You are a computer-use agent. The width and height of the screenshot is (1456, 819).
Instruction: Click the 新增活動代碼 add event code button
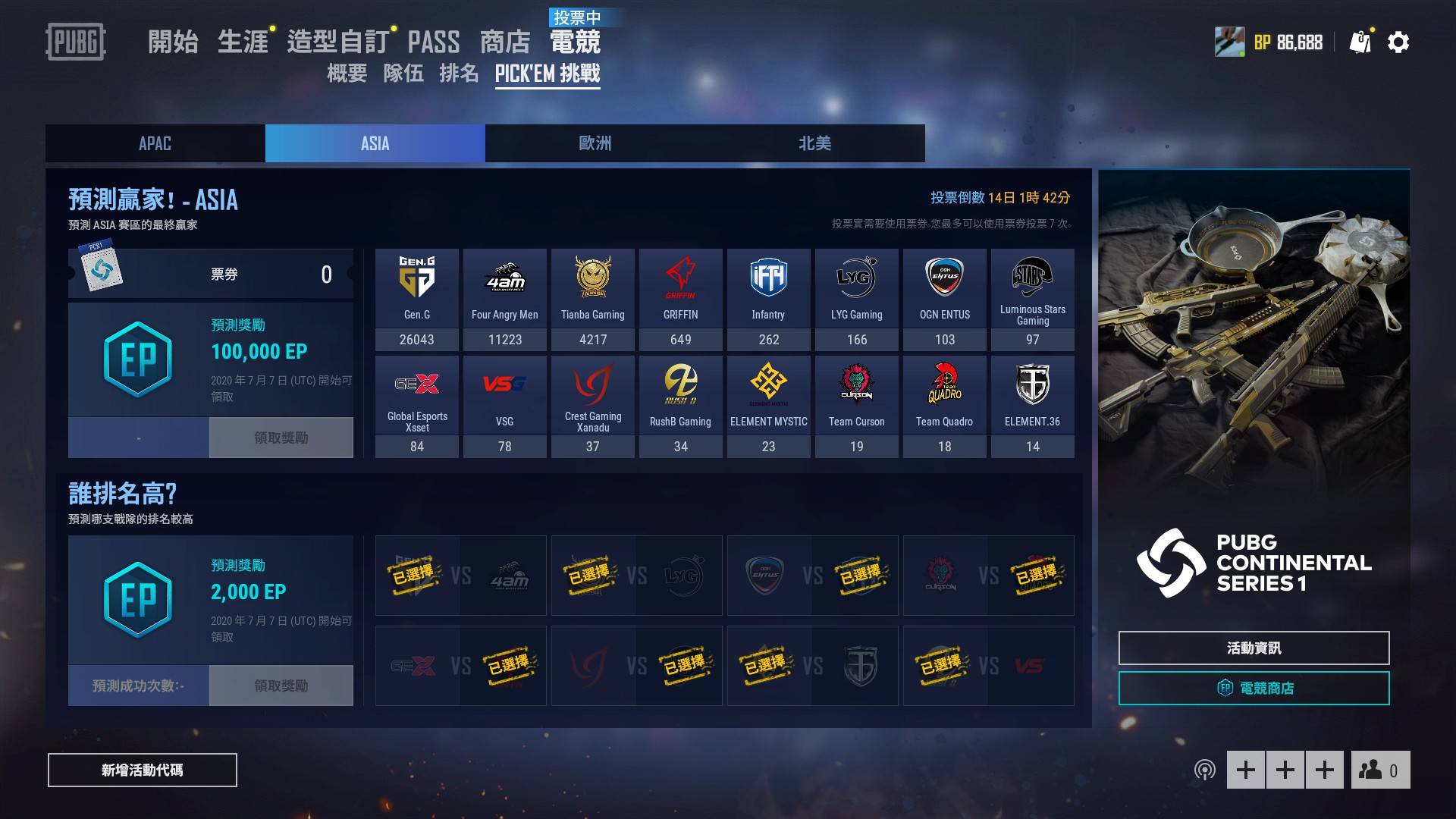point(143,770)
